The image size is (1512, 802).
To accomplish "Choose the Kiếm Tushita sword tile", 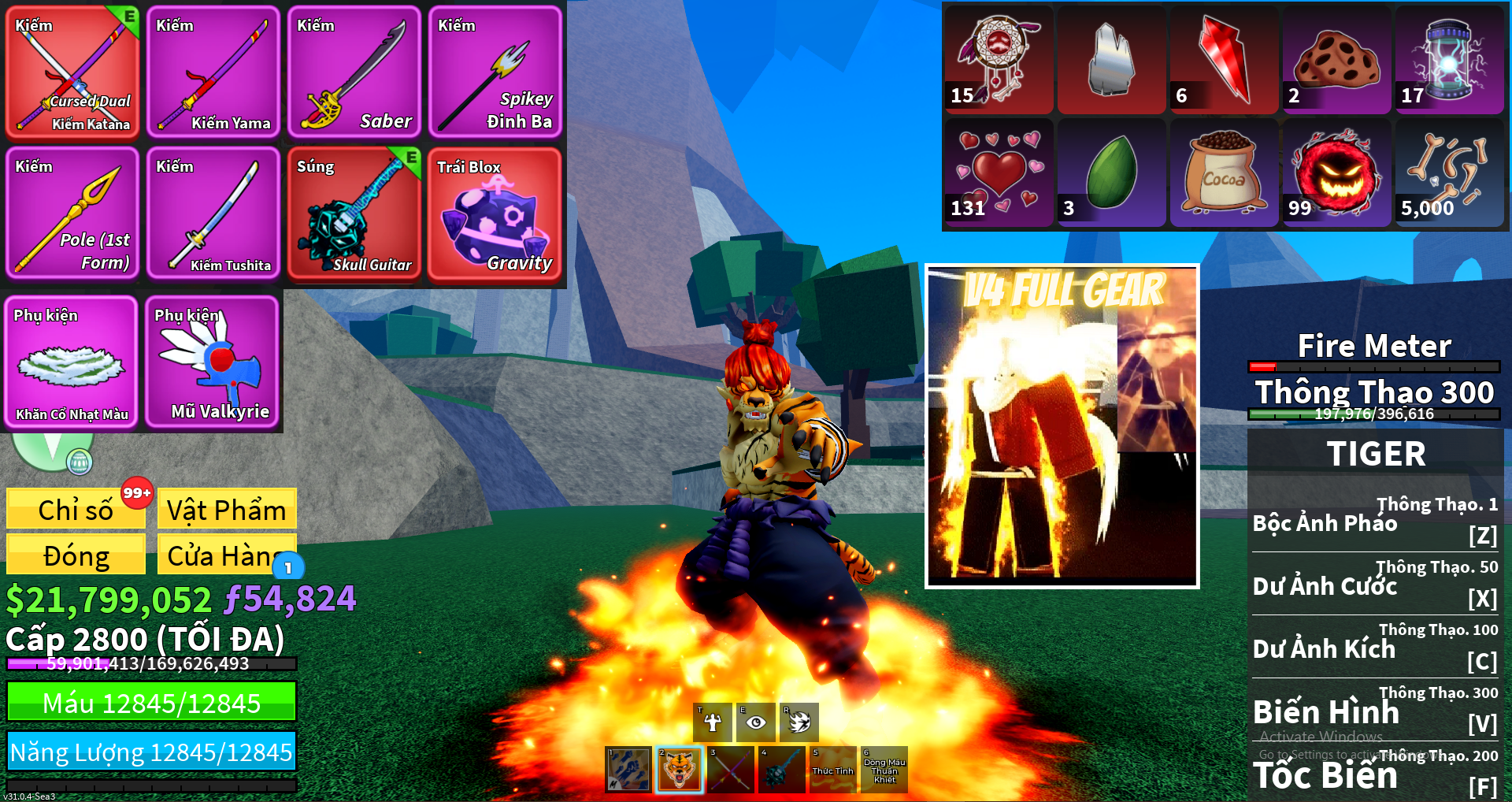I will click(x=213, y=213).
